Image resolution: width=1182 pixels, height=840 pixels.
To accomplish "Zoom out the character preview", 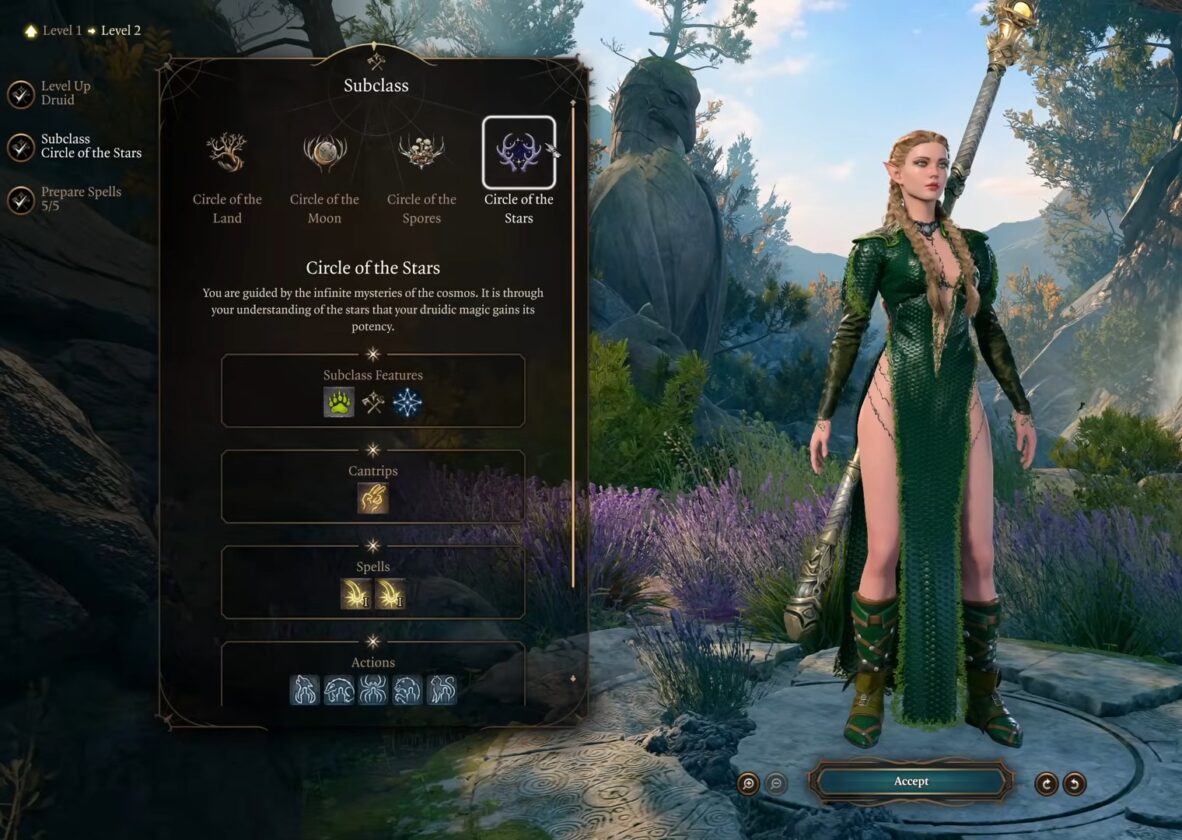I will pos(776,783).
